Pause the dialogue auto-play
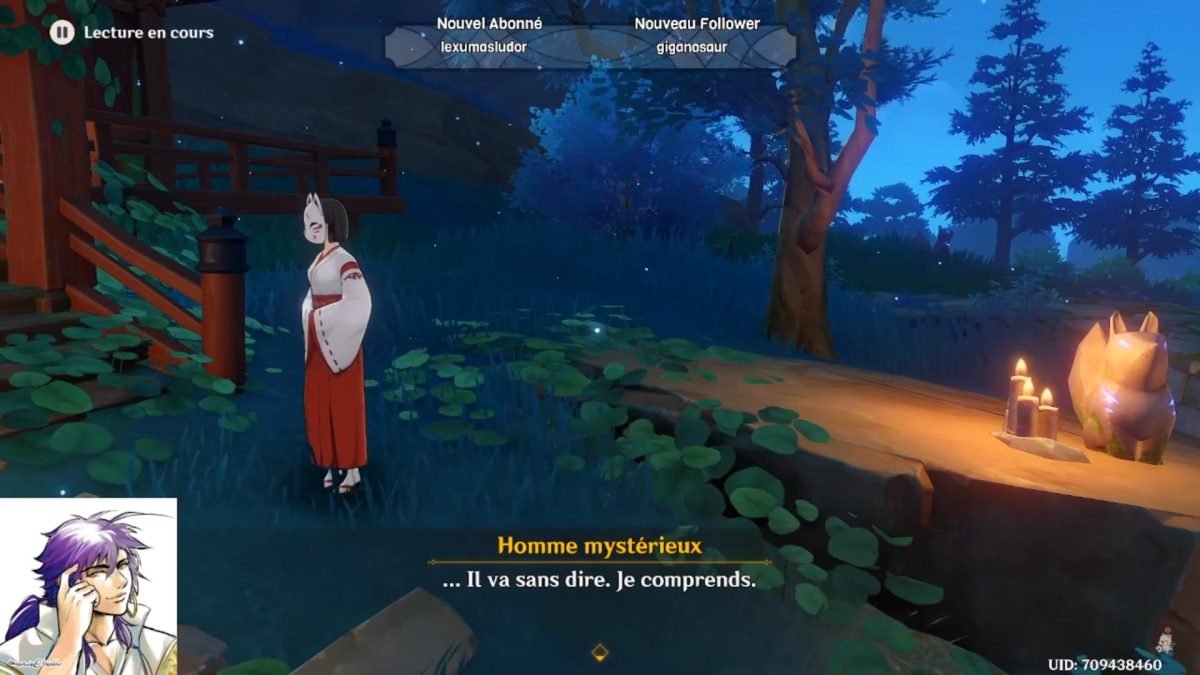The image size is (1200, 675). 62,32
